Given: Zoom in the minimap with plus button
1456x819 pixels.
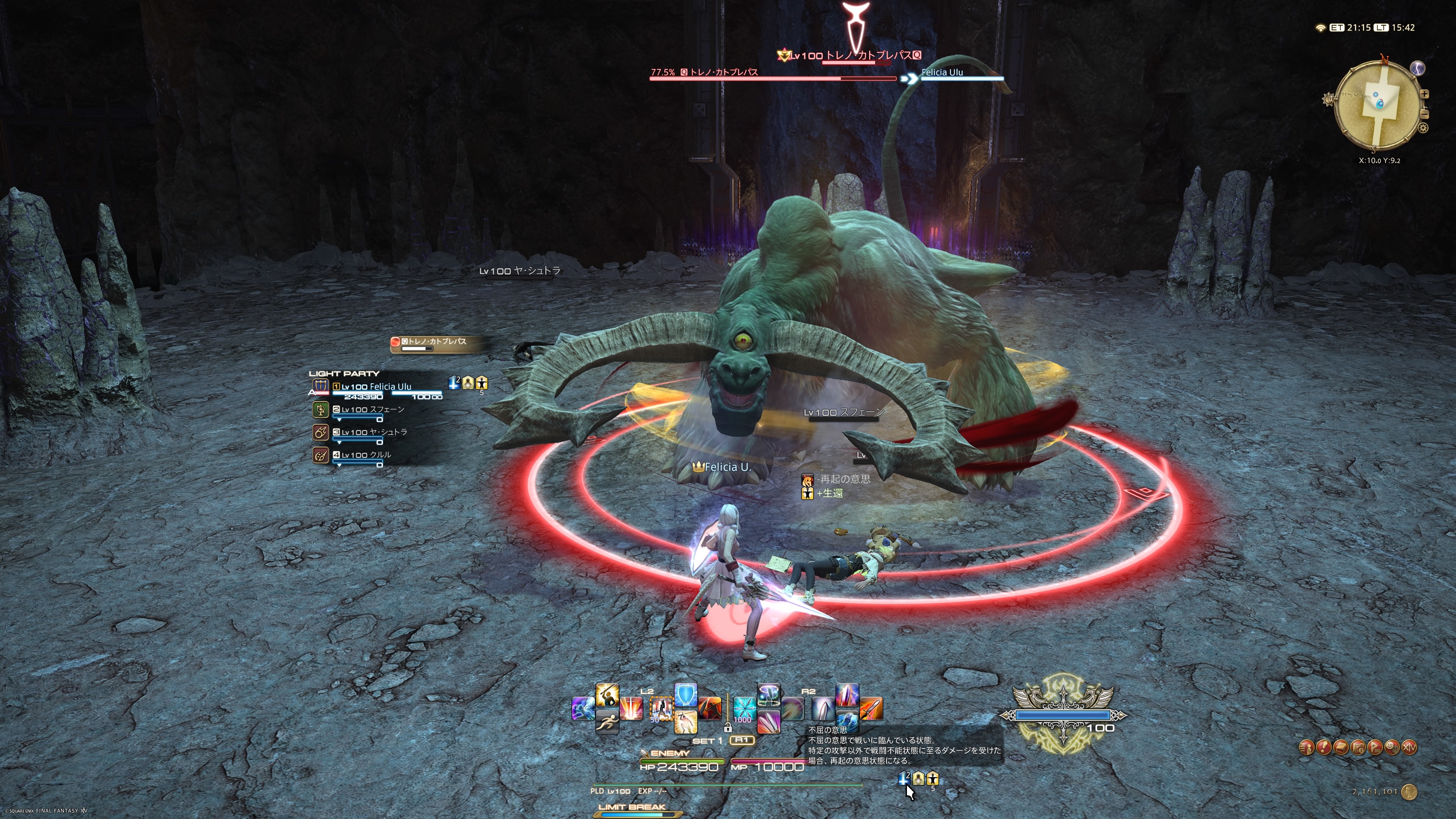Looking at the screenshot, I should pyautogui.click(x=1425, y=94).
